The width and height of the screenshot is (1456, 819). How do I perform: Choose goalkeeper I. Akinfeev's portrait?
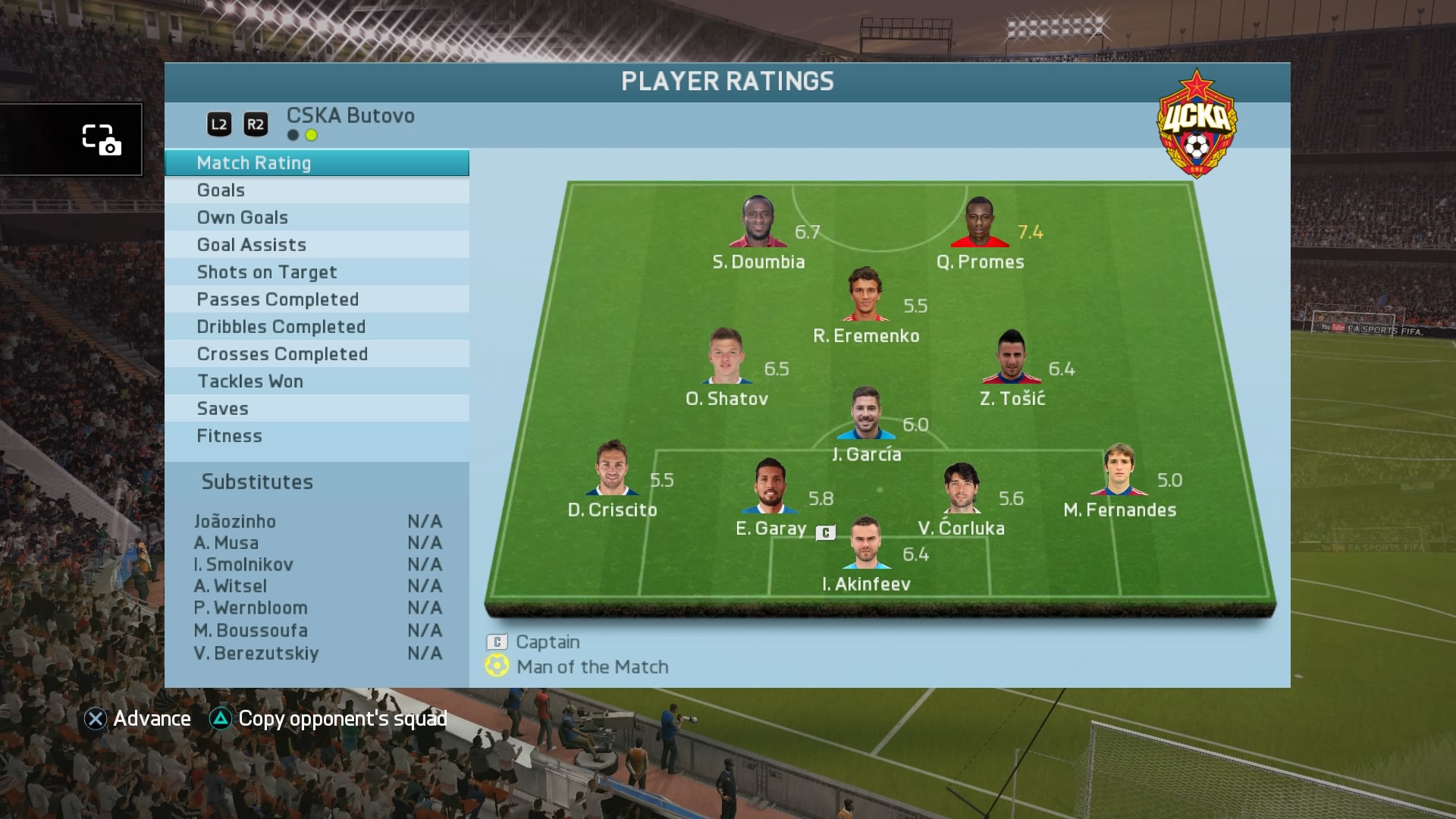click(866, 543)
